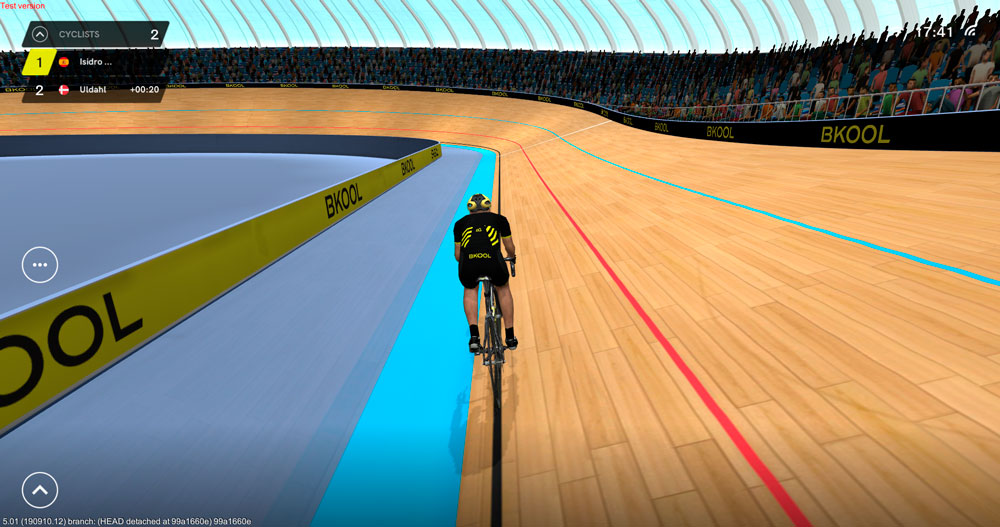
Task: Expand the bottom panel with the up arrow
Action: [x=40, y=490]
